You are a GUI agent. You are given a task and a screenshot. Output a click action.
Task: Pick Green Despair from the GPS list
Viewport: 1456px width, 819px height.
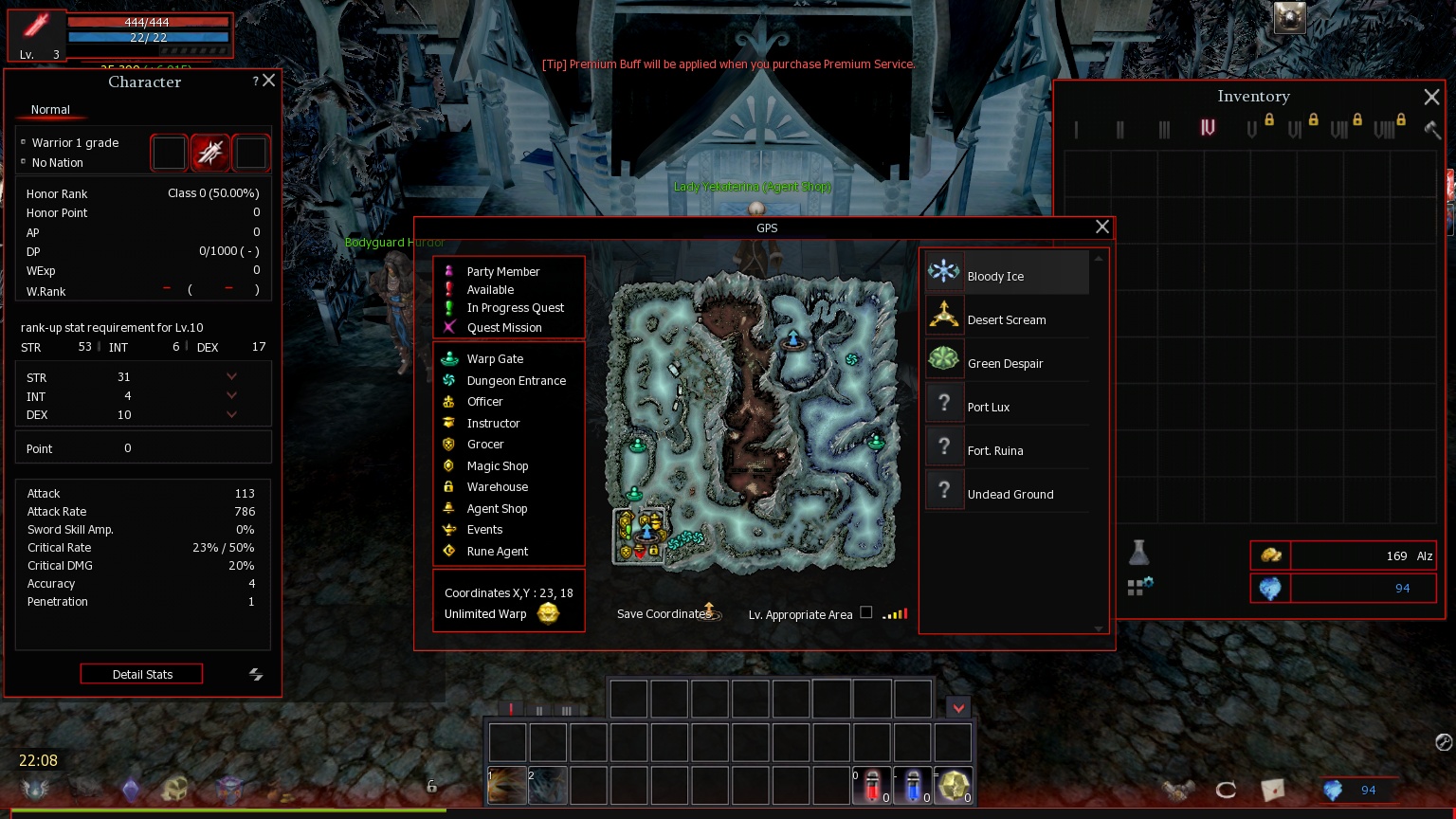pos(1006,363)
